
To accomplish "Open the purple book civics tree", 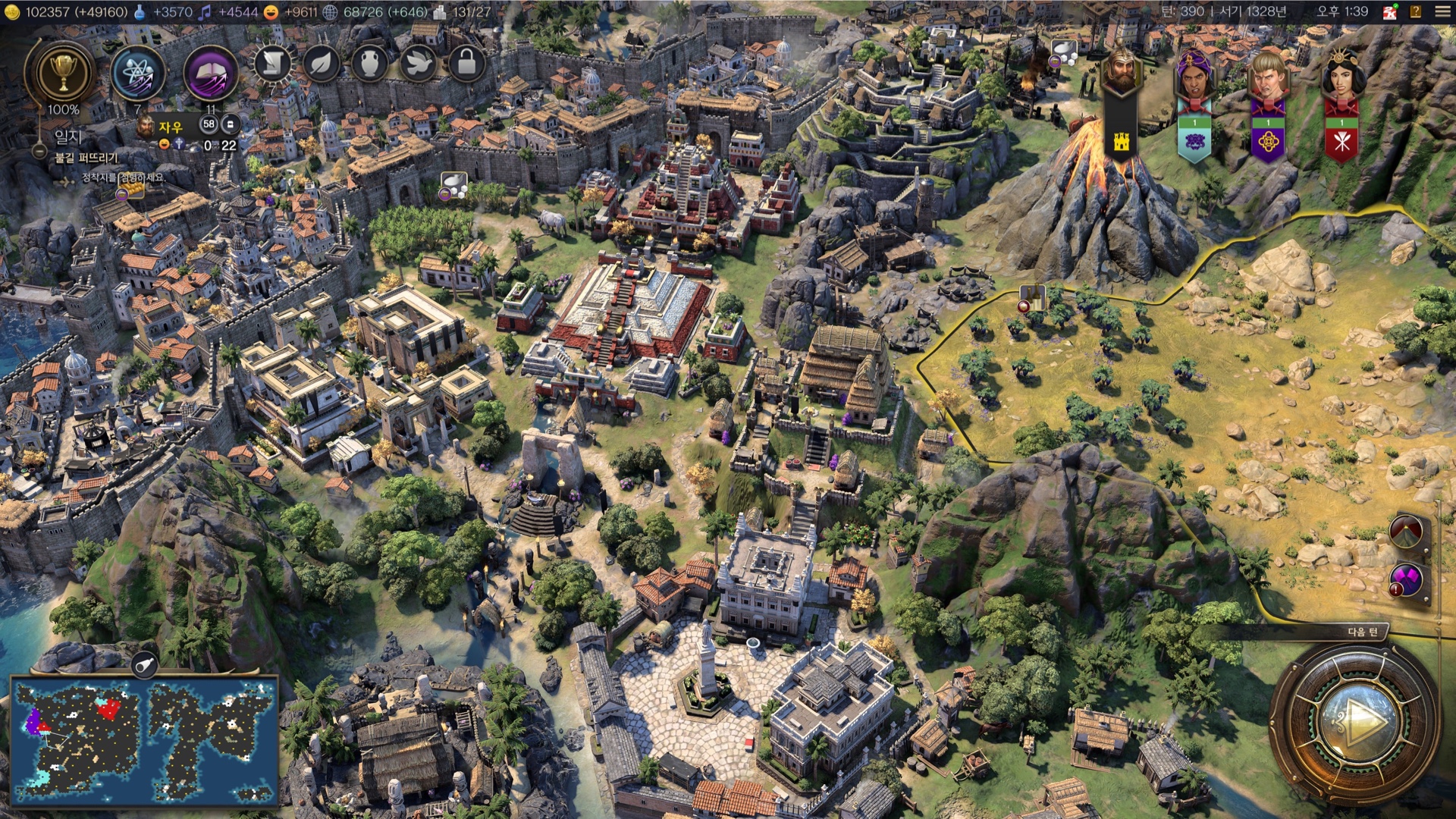I will (211, 75).
